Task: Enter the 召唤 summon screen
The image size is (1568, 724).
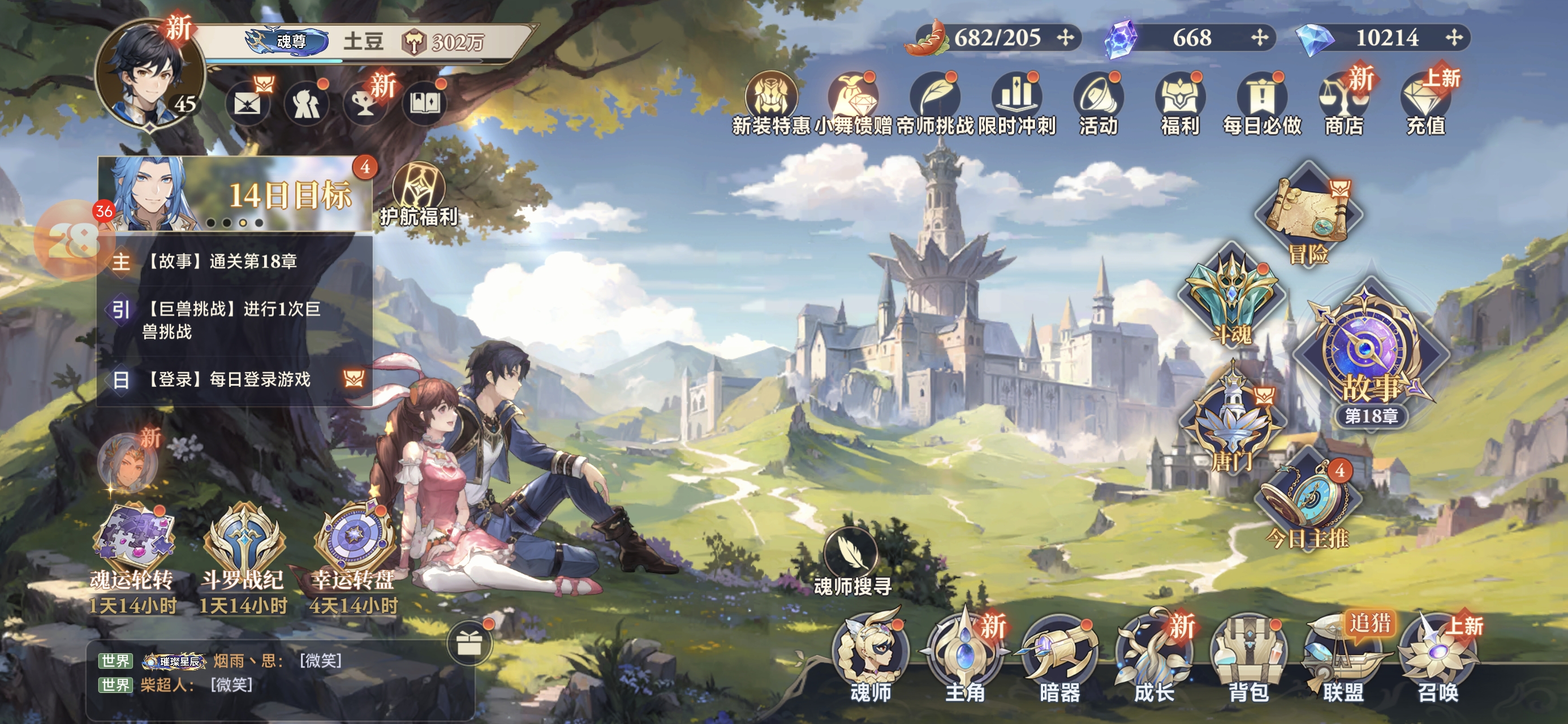Action: 1438,657
